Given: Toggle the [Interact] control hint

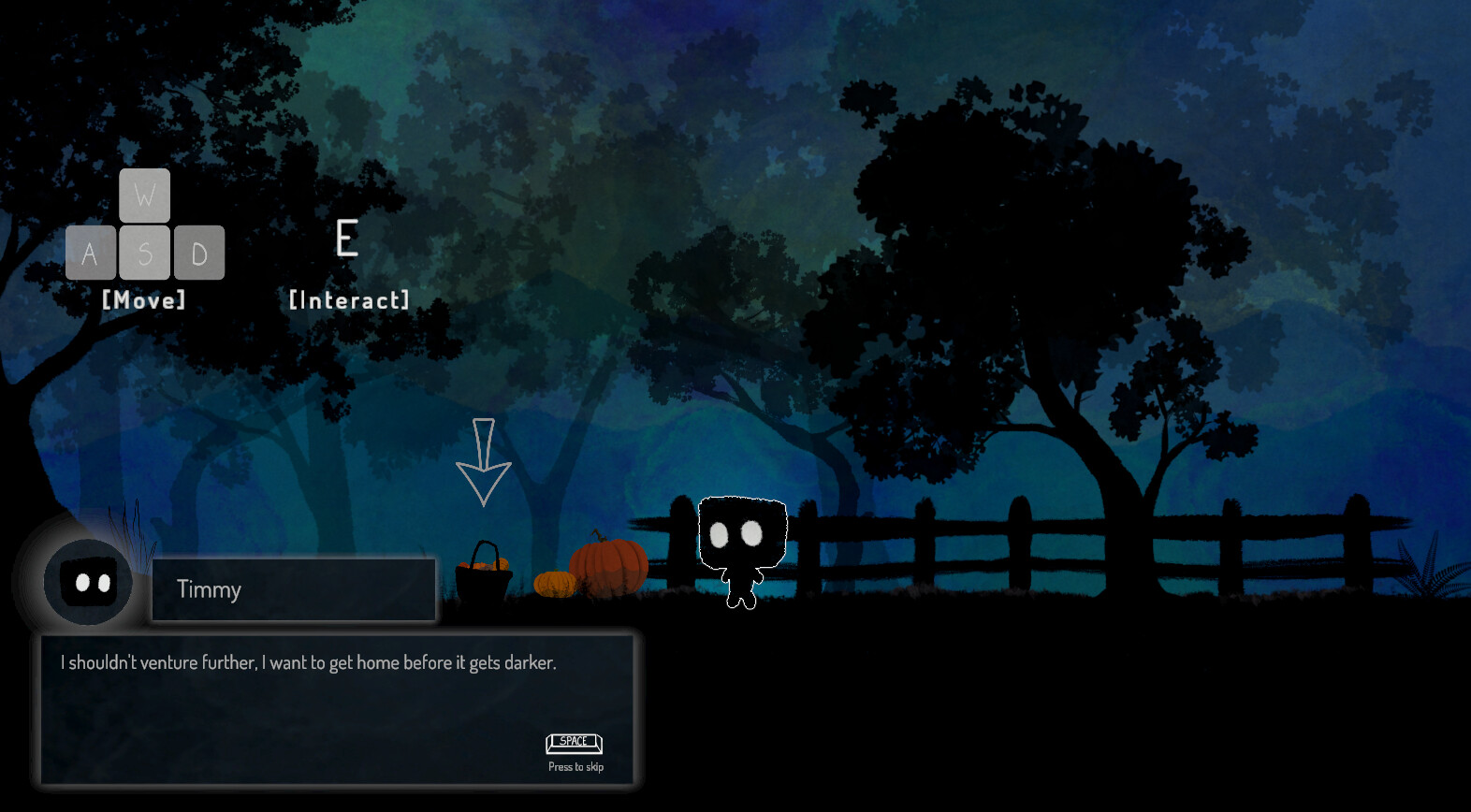Looking at the screenshot, I should tap(349, 300).
